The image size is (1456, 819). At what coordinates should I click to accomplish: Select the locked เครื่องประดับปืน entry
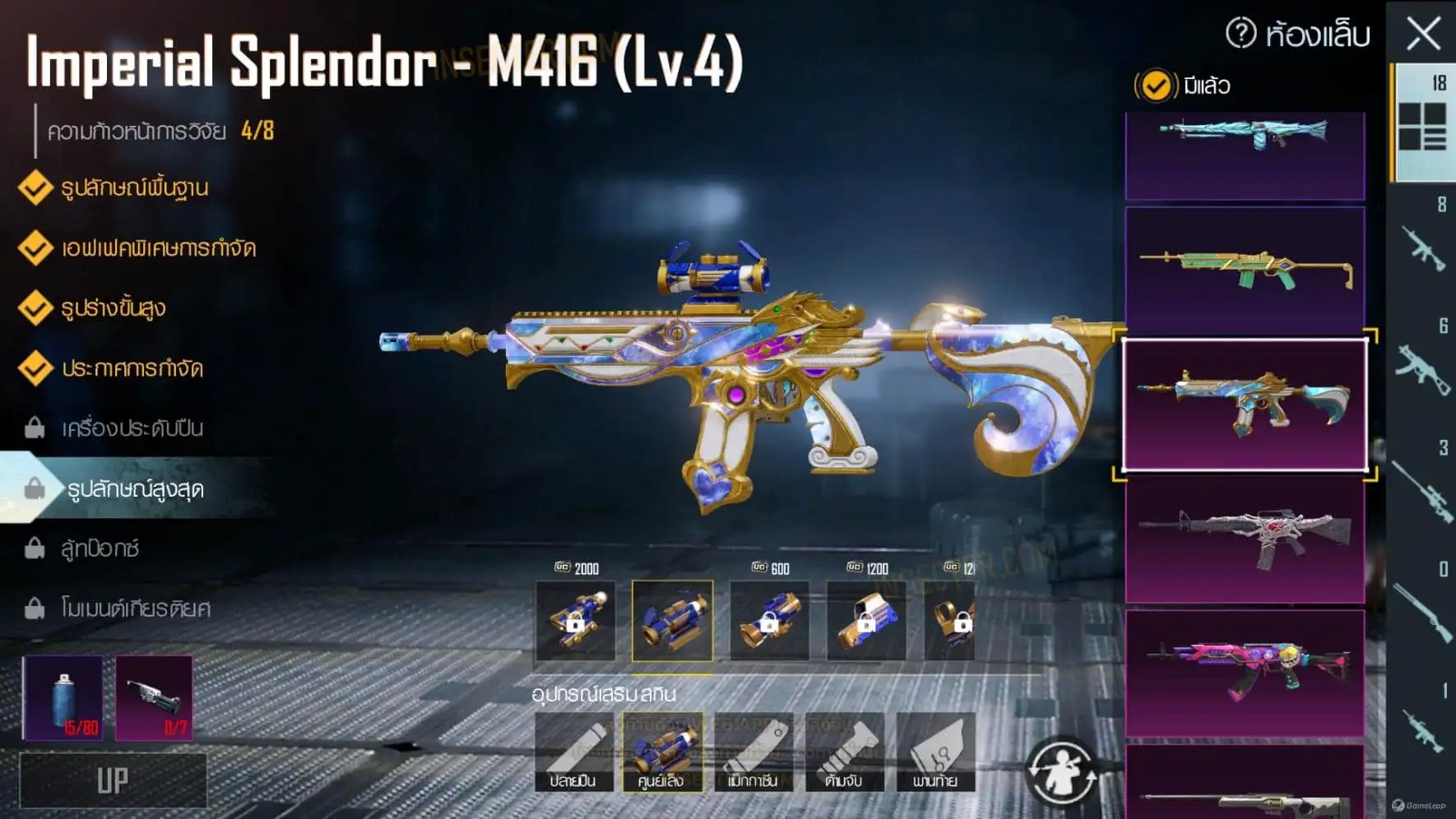pos(132,428)
